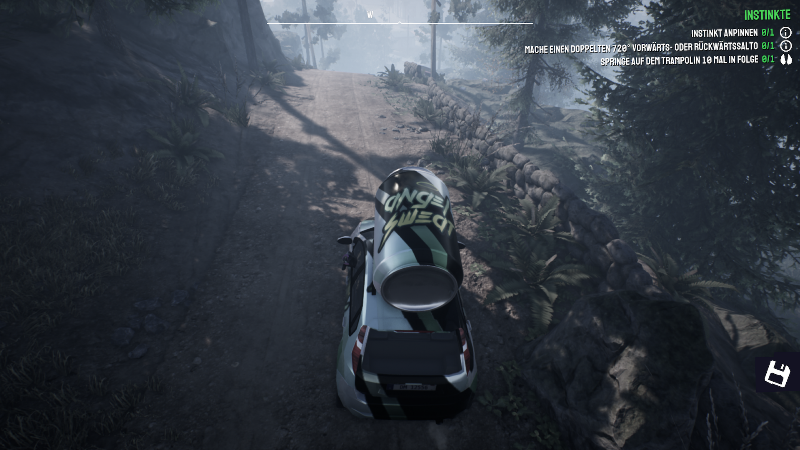Choose the trampolin jump objective
The width and height of the screenshot is (800, 450).
coord(678,60)
